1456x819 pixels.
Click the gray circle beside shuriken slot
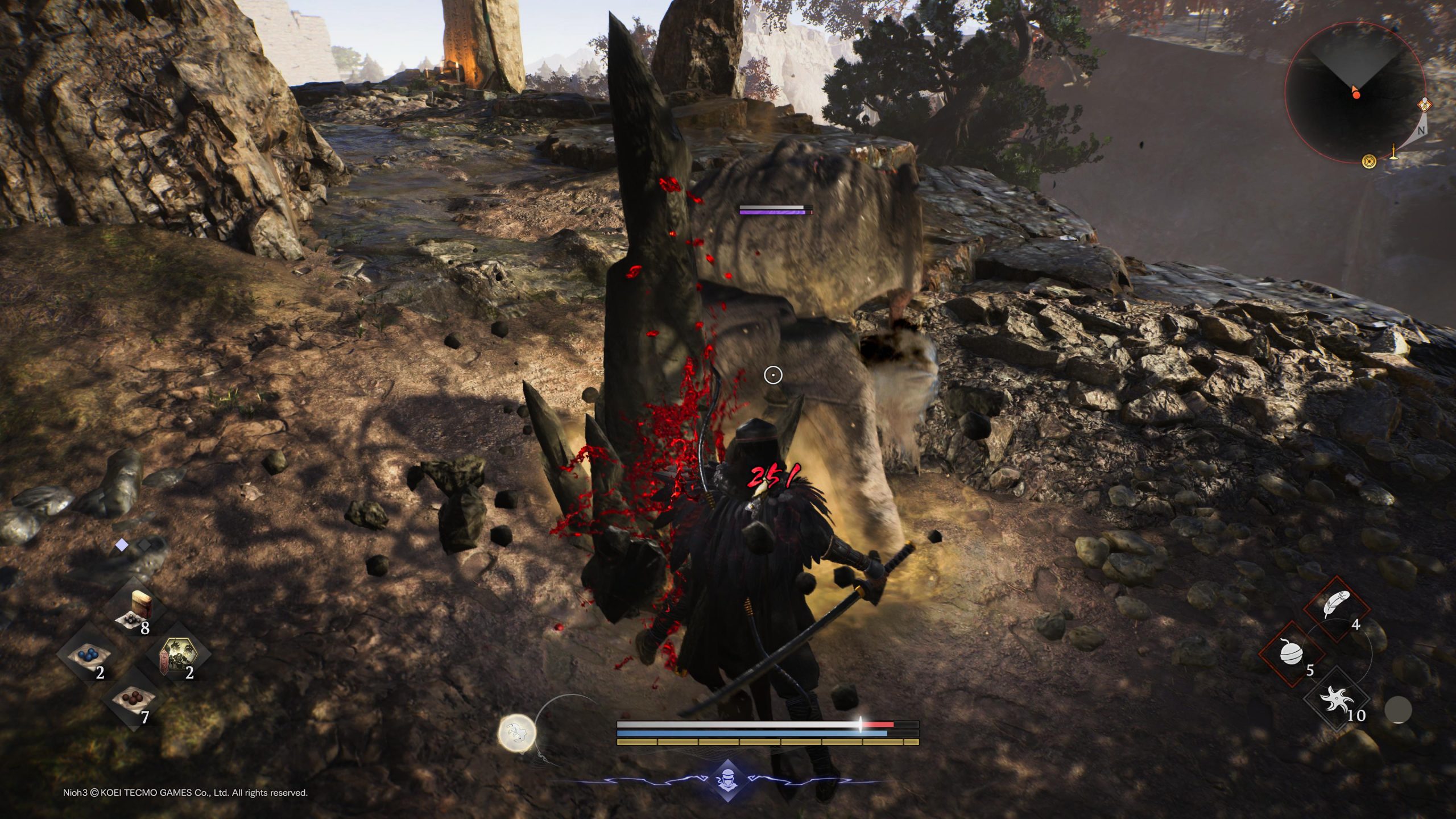[1397, 710]
